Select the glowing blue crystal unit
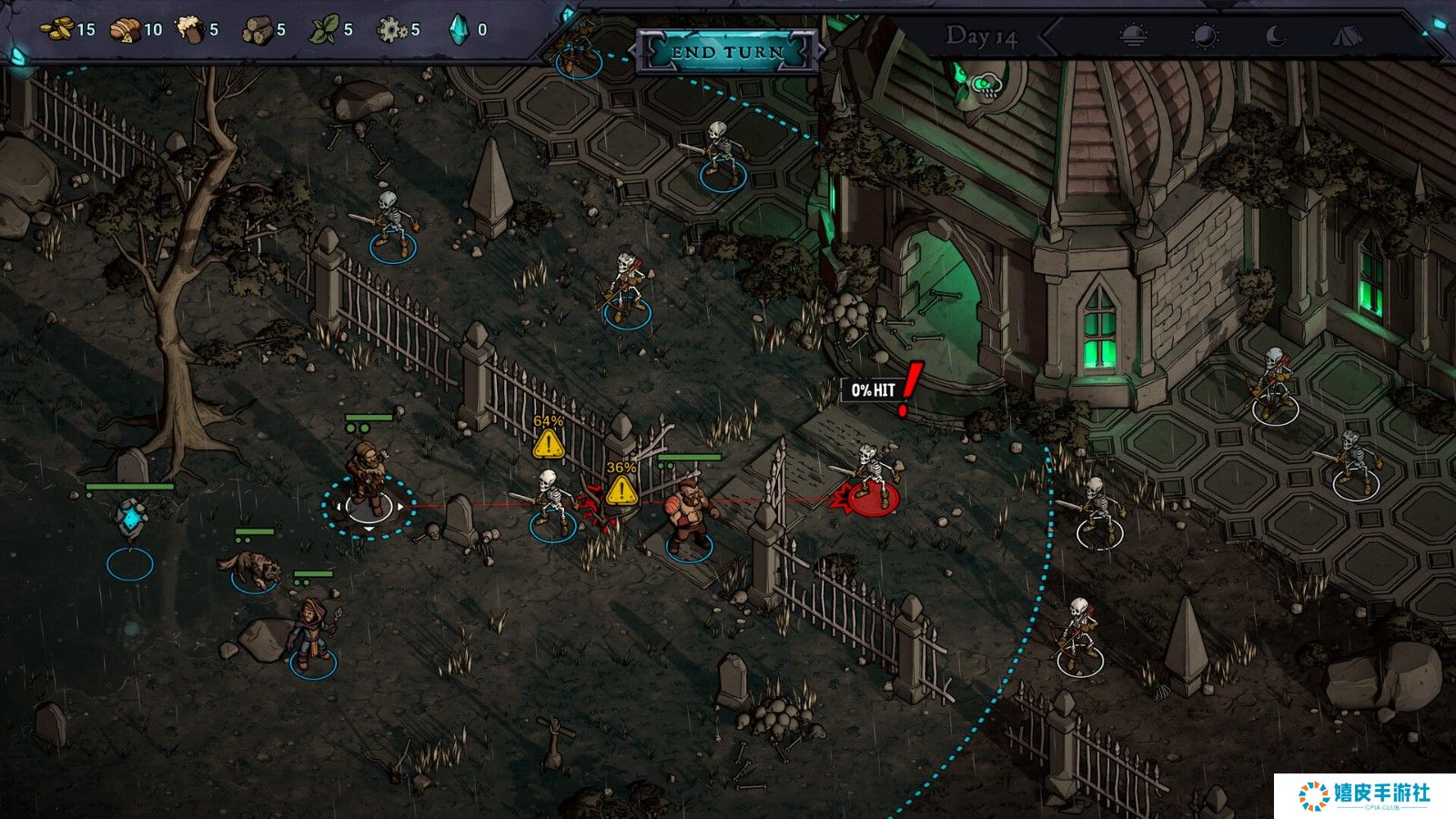The width and height of the screenshot is (1456, 819). 132,521
